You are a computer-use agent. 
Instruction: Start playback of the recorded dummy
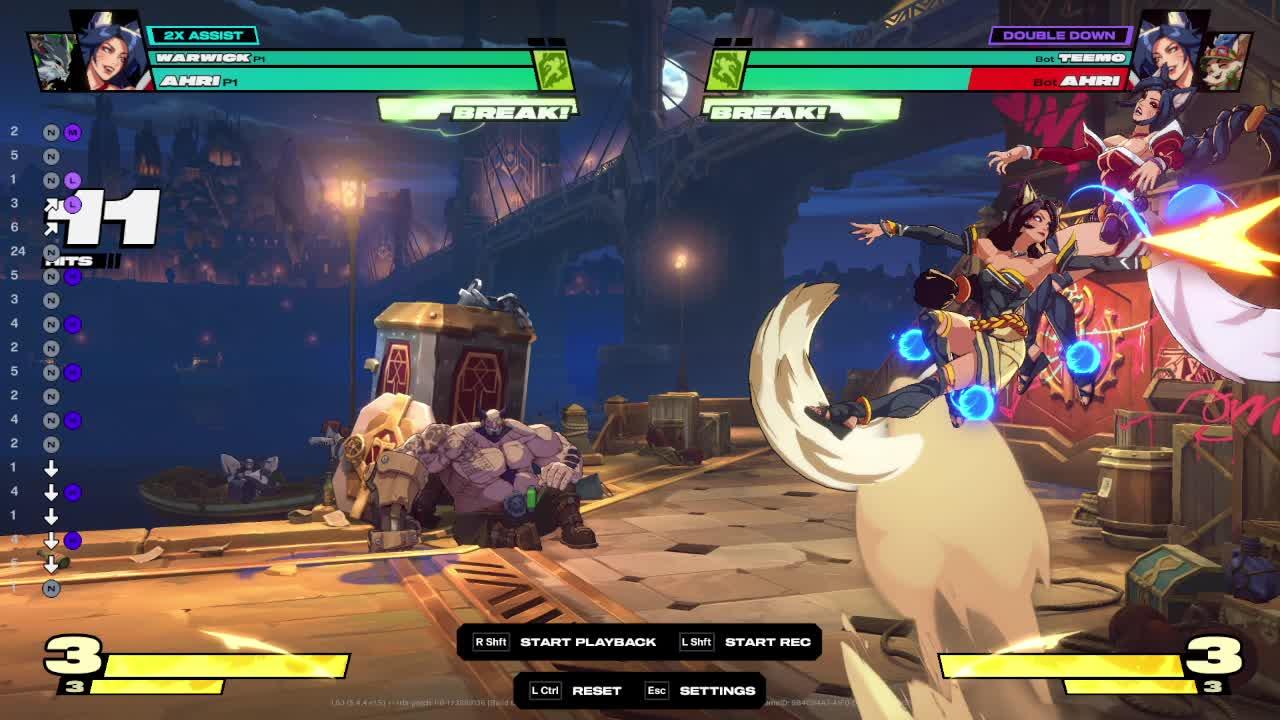(587, 642)
